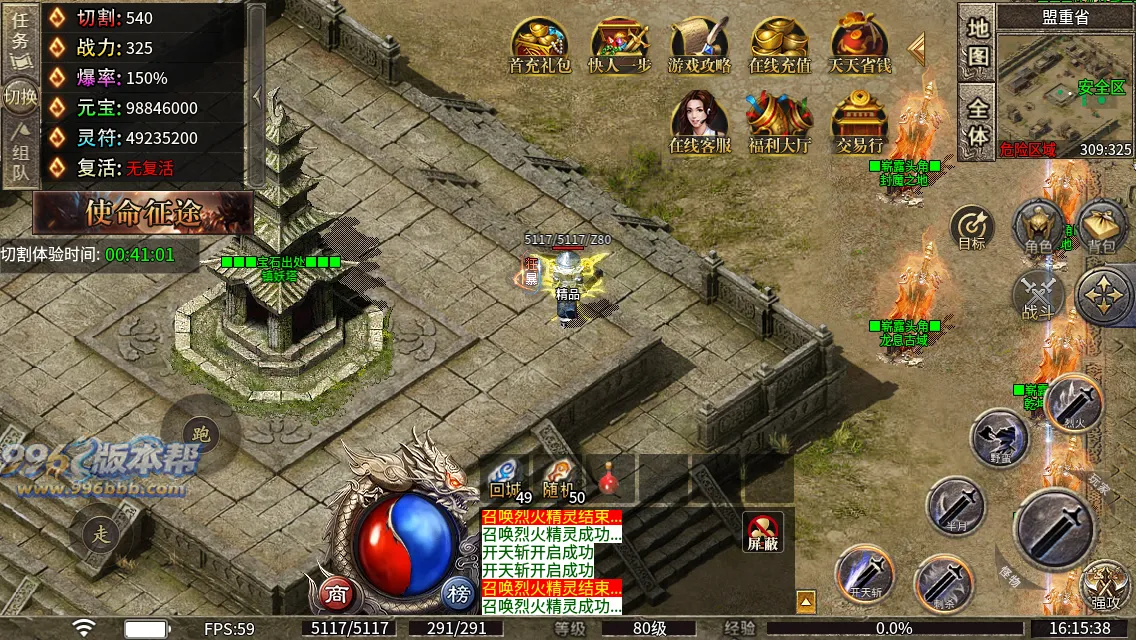Open the 在线充值 online recharge
1136x640 pixels.
(x=780, y=45)
